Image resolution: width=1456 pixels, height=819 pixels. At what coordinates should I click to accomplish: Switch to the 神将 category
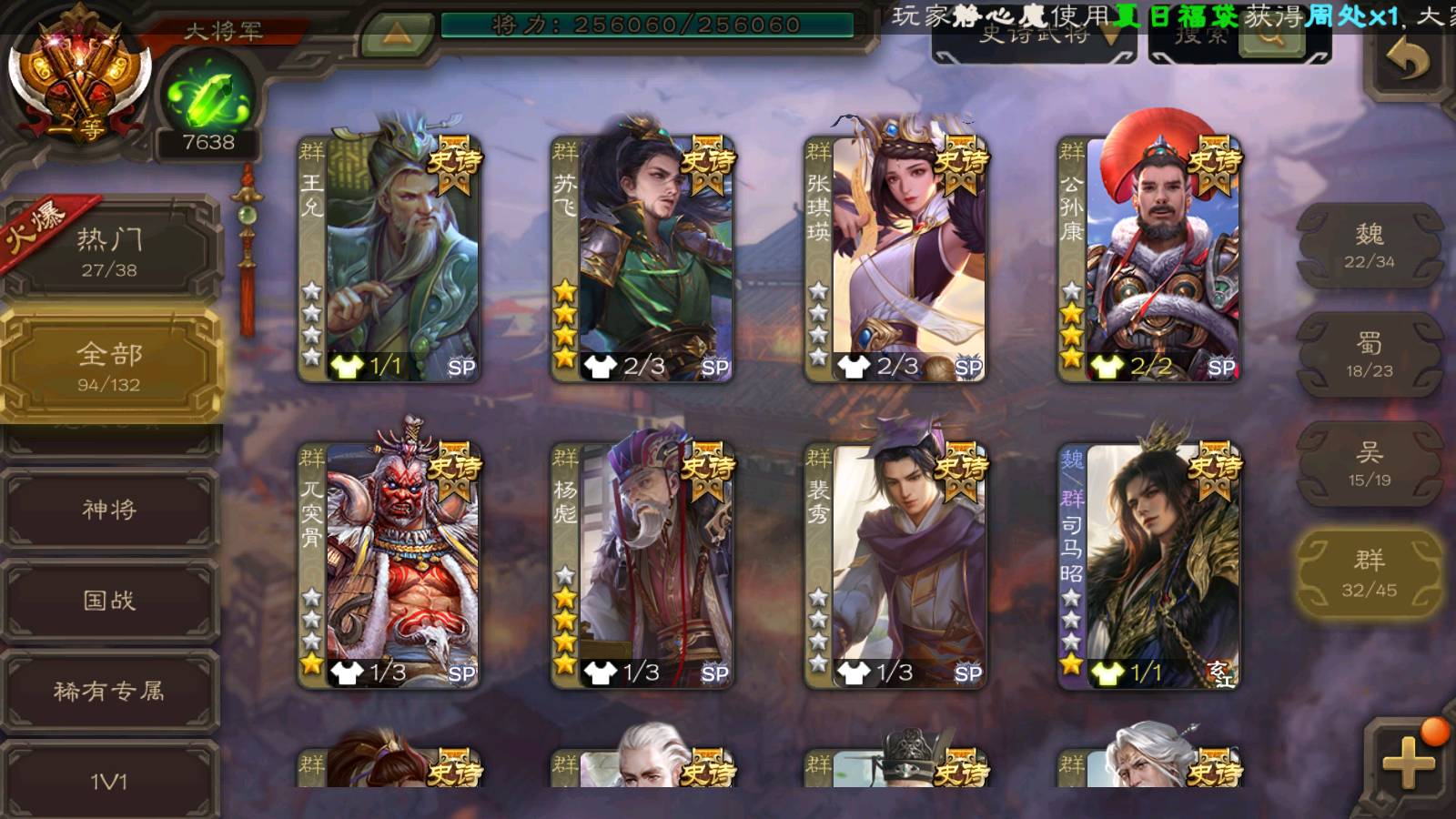point(110,510)
